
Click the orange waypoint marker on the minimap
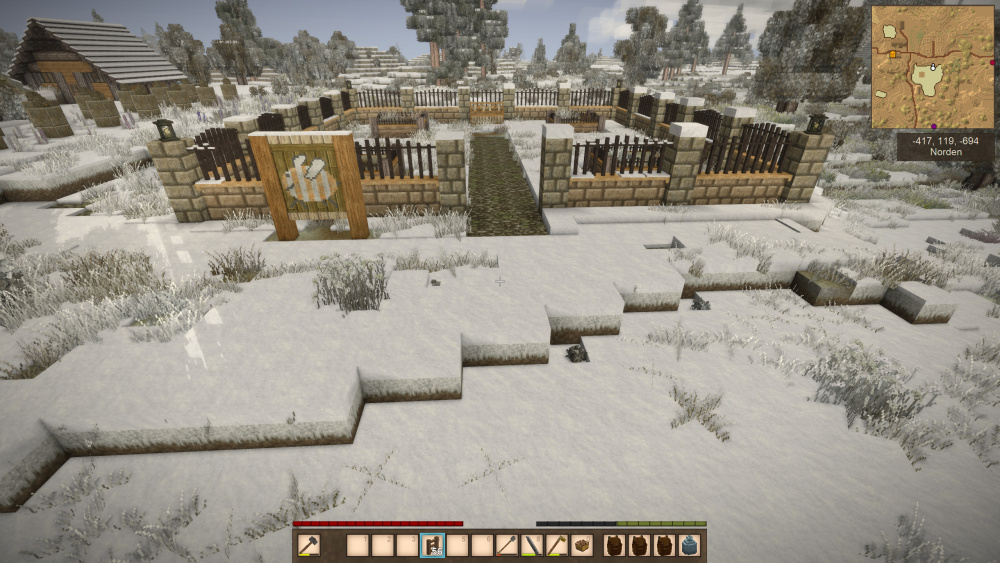pyautogui.click(x=892, y=54)
